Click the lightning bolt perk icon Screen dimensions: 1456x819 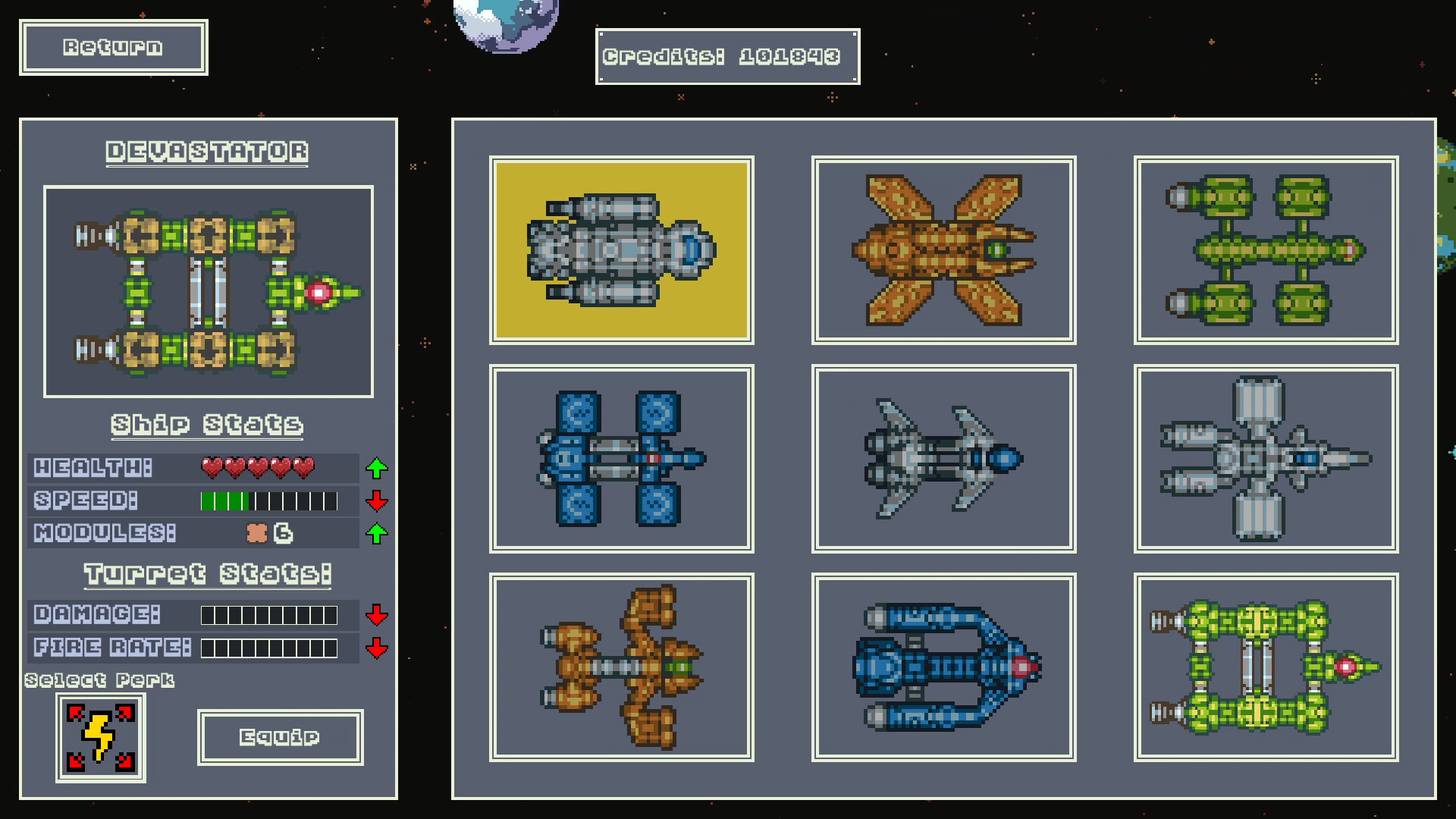tap(101, 736)
